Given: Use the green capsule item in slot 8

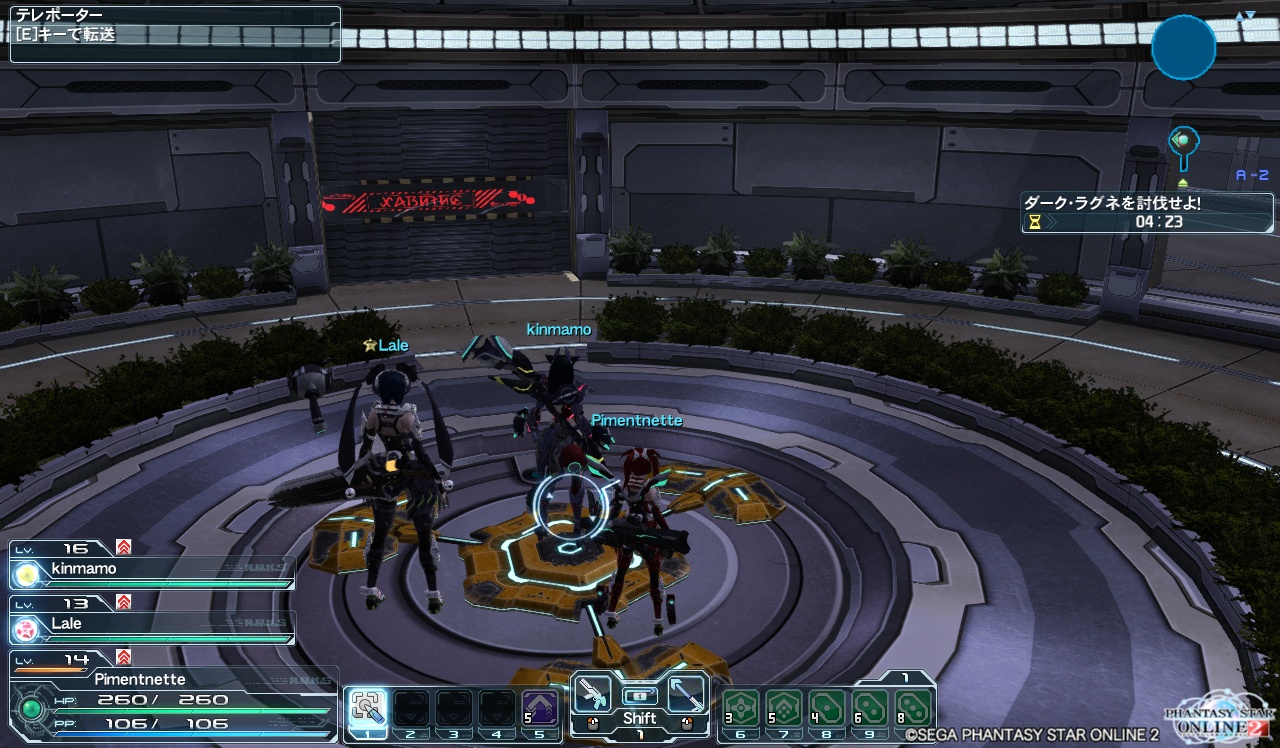Looking at the screenshot, I should 827,708.
